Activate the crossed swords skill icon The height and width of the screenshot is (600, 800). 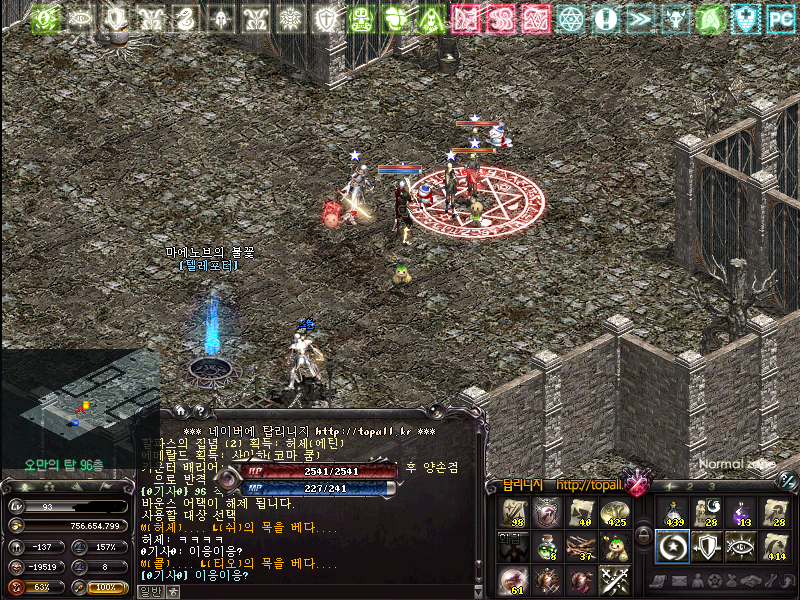613,579
